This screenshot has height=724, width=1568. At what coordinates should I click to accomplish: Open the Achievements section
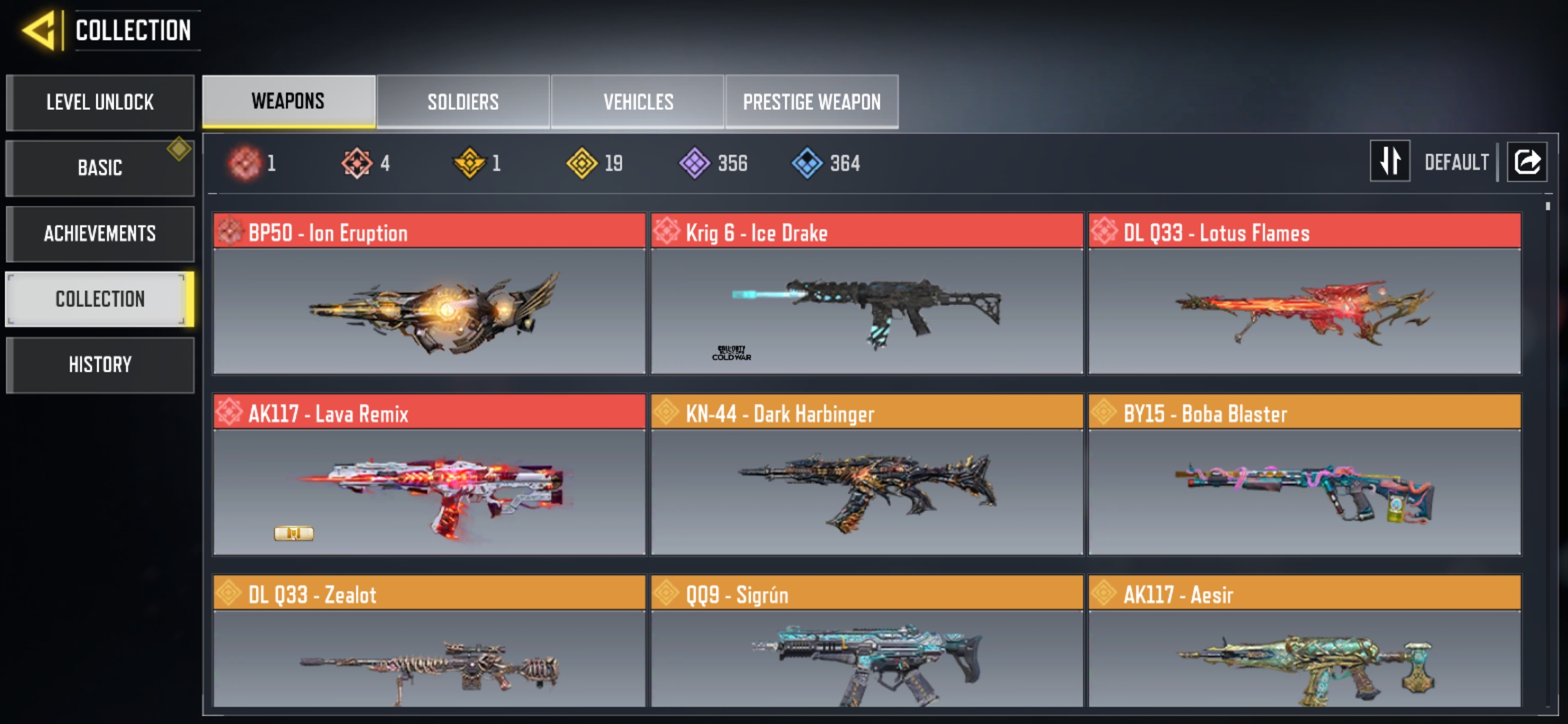[x=100, y=233]
